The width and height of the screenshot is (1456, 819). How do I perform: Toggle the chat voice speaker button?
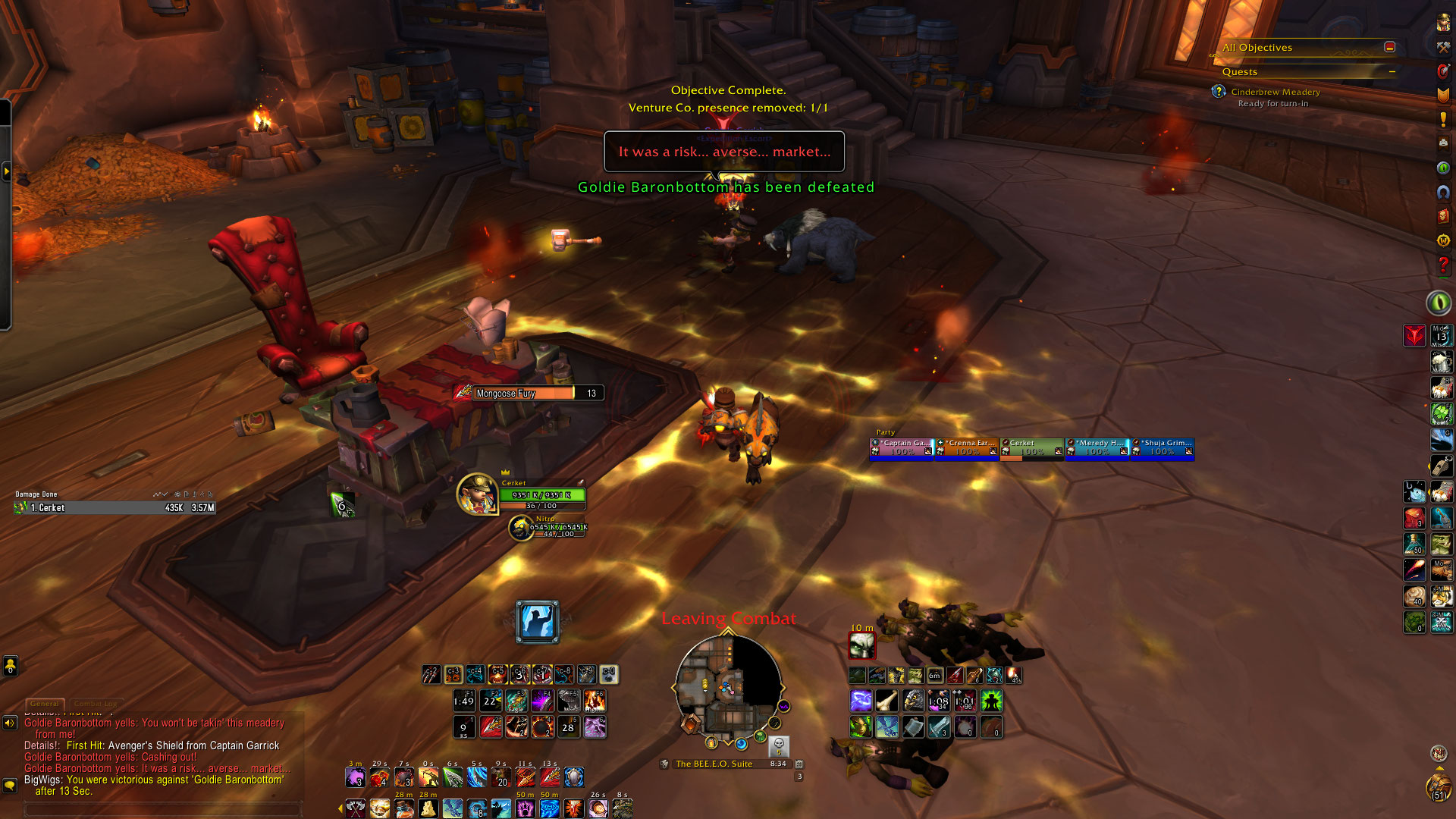10,723
